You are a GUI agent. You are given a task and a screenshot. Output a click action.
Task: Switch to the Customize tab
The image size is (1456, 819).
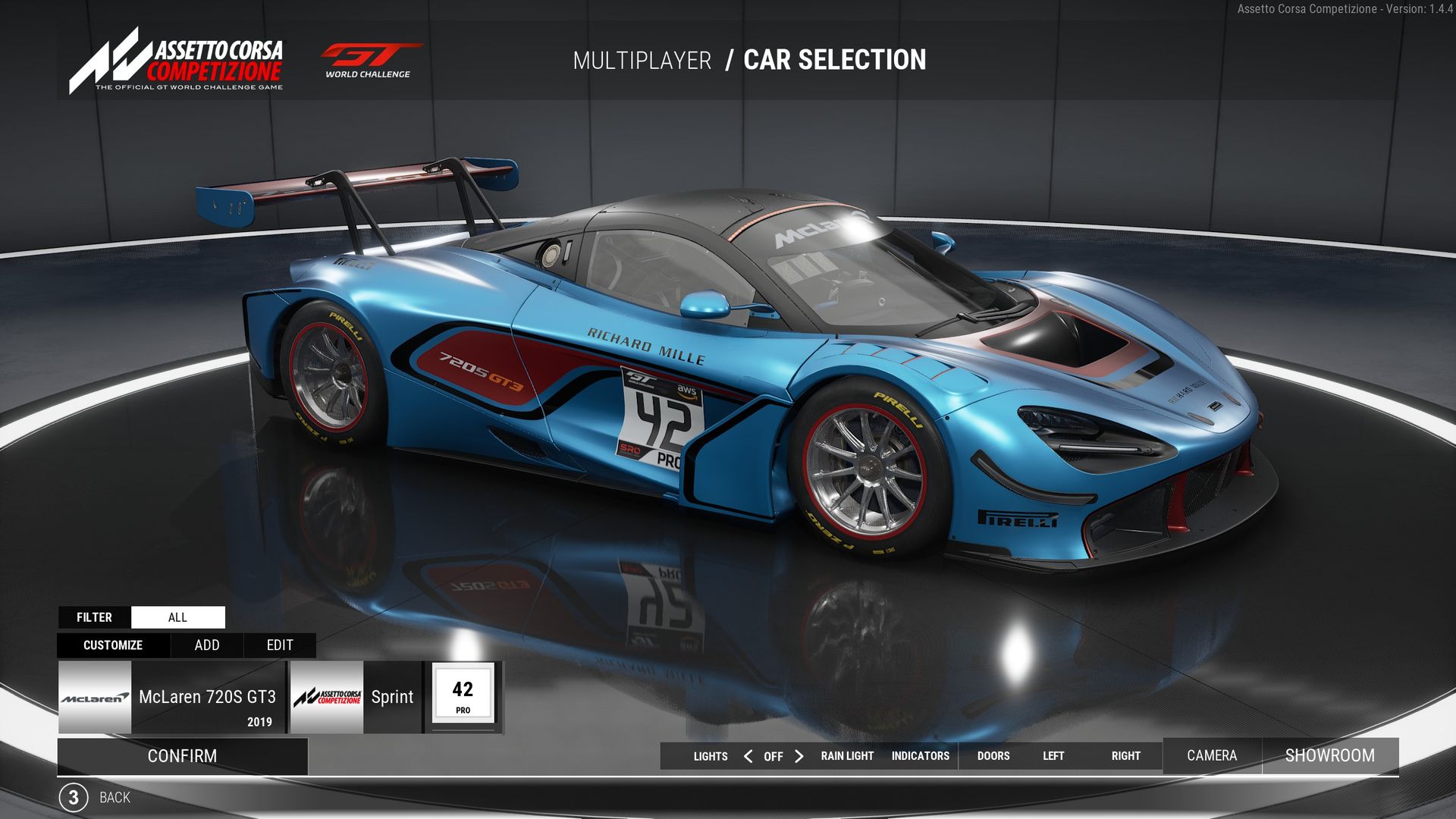pyautogui.click(x=113, y=645)
